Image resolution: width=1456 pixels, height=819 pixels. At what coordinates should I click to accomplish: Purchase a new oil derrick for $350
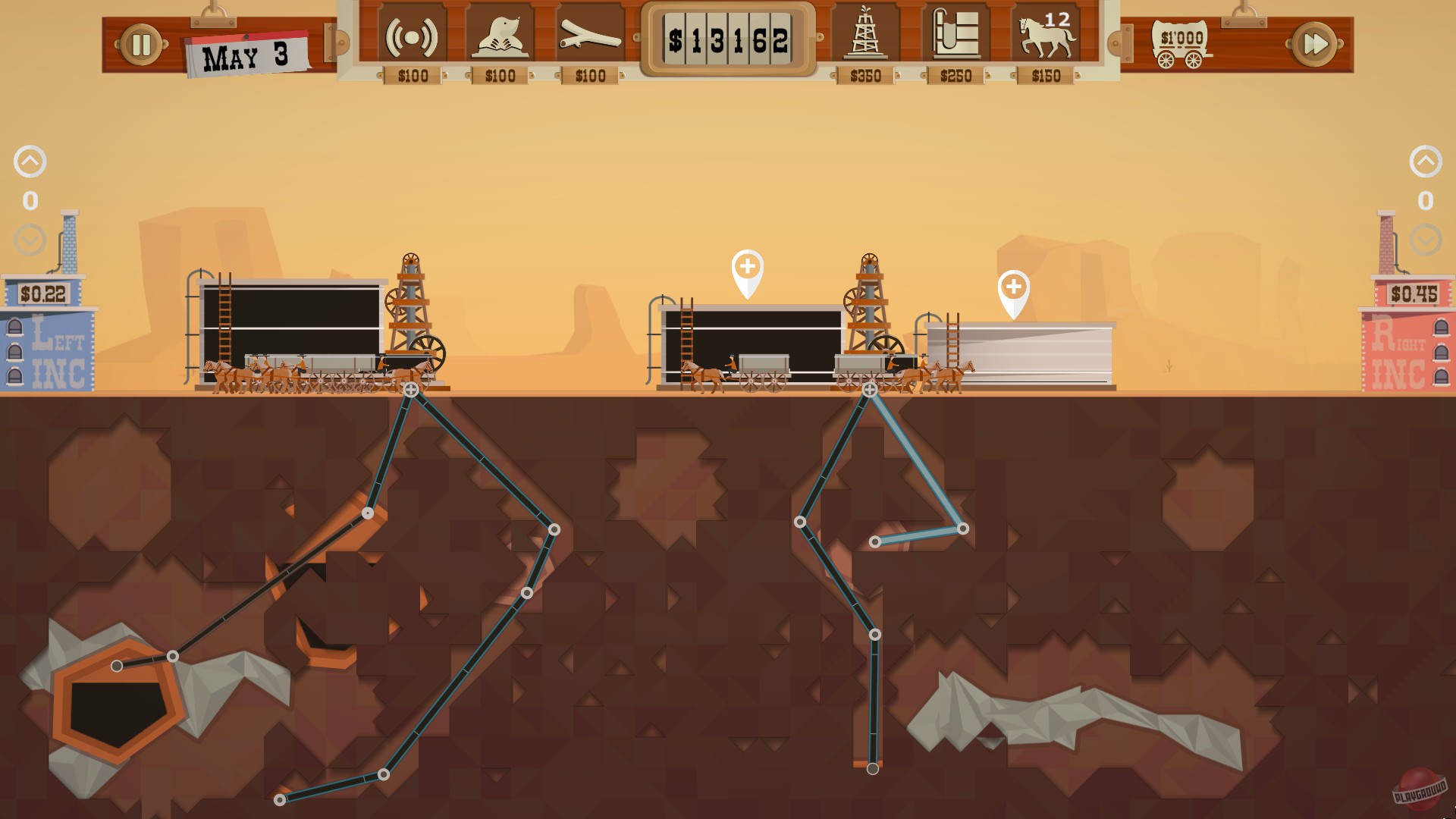point(866,34)
